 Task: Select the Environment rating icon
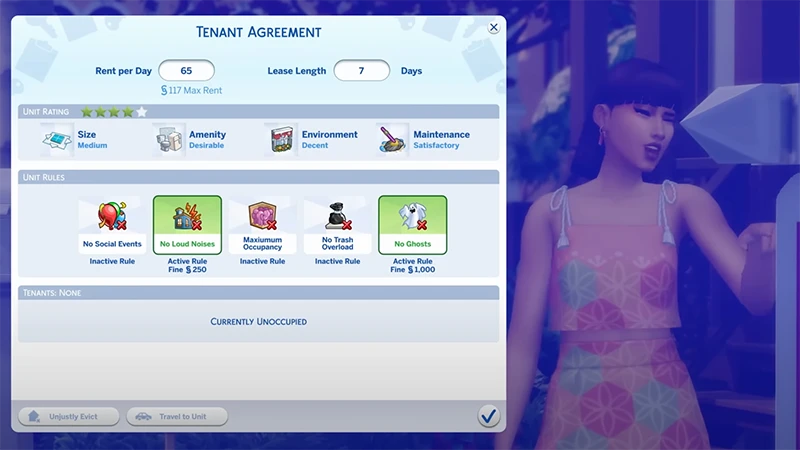point(282,140)
